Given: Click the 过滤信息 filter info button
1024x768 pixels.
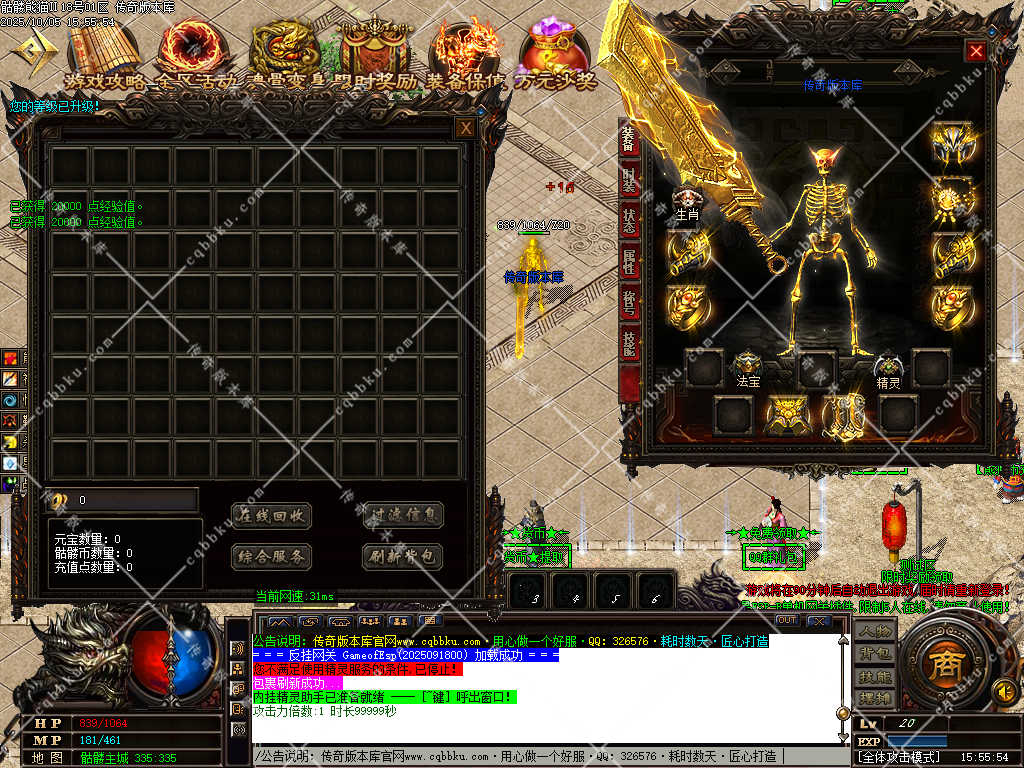Looking at the screenshot, I should tap(403, 515).
